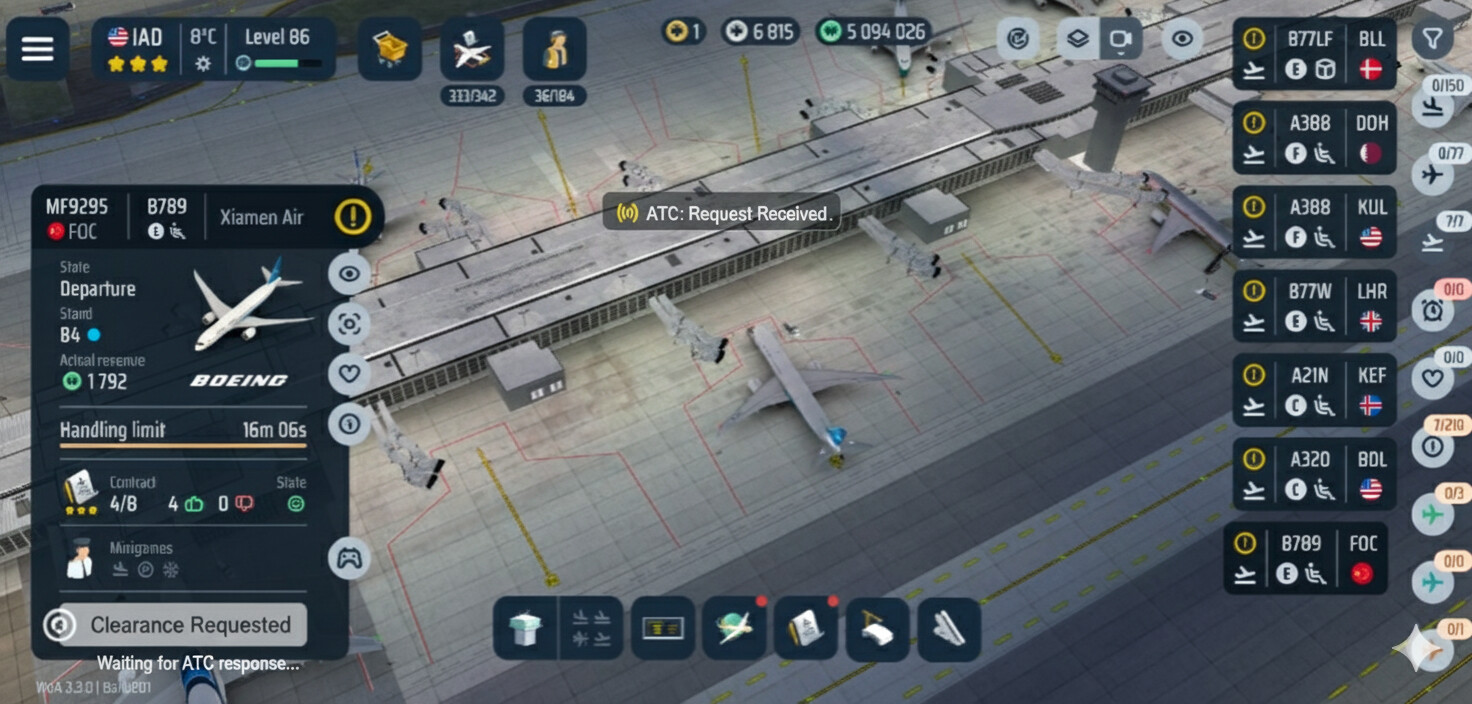Select the A320 flight to BDL
This screenshot has height=704, width=1472.
pyautogui.click(x=1313, y=474)
